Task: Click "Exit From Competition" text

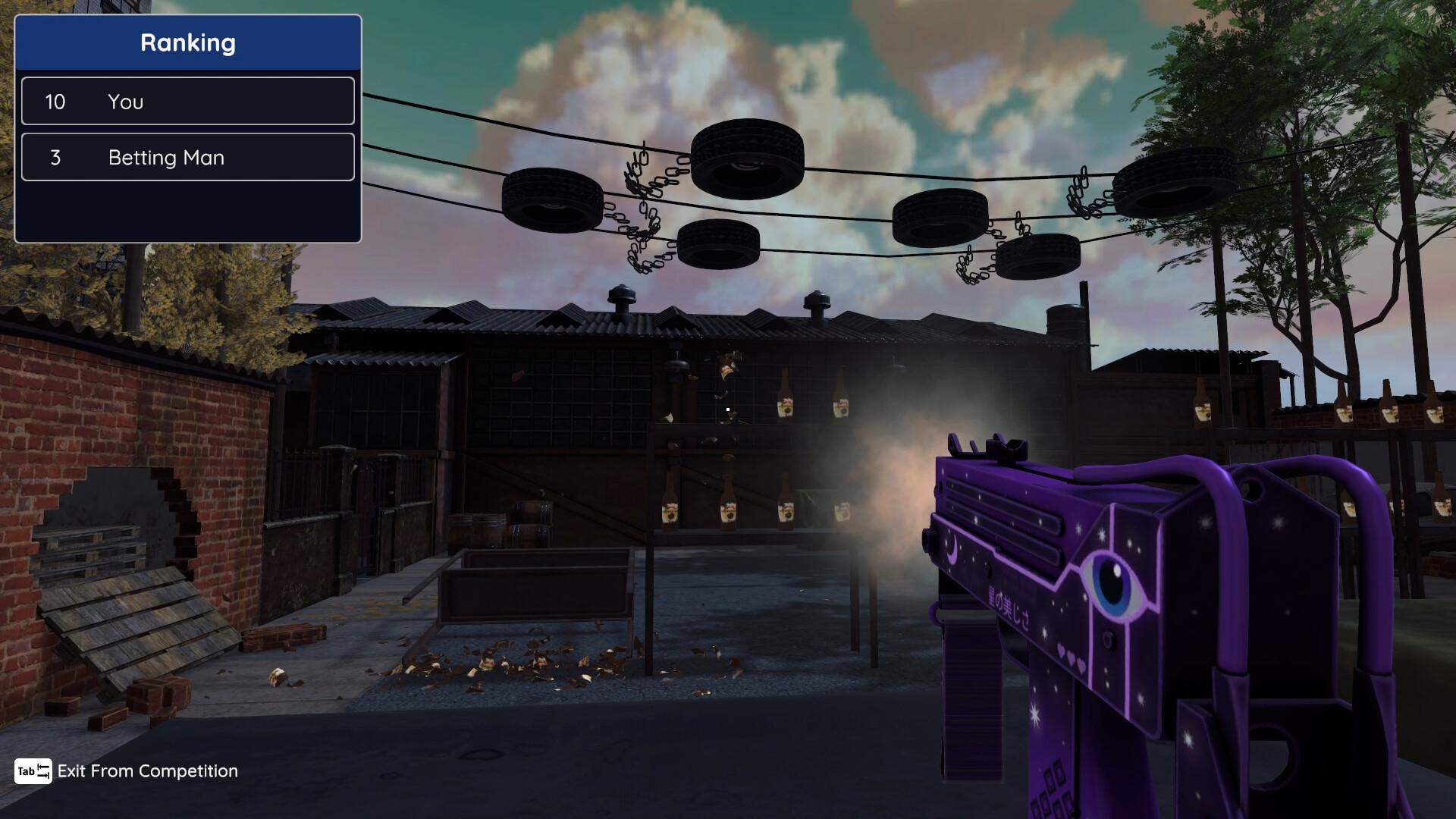Action: click(149, 771)
